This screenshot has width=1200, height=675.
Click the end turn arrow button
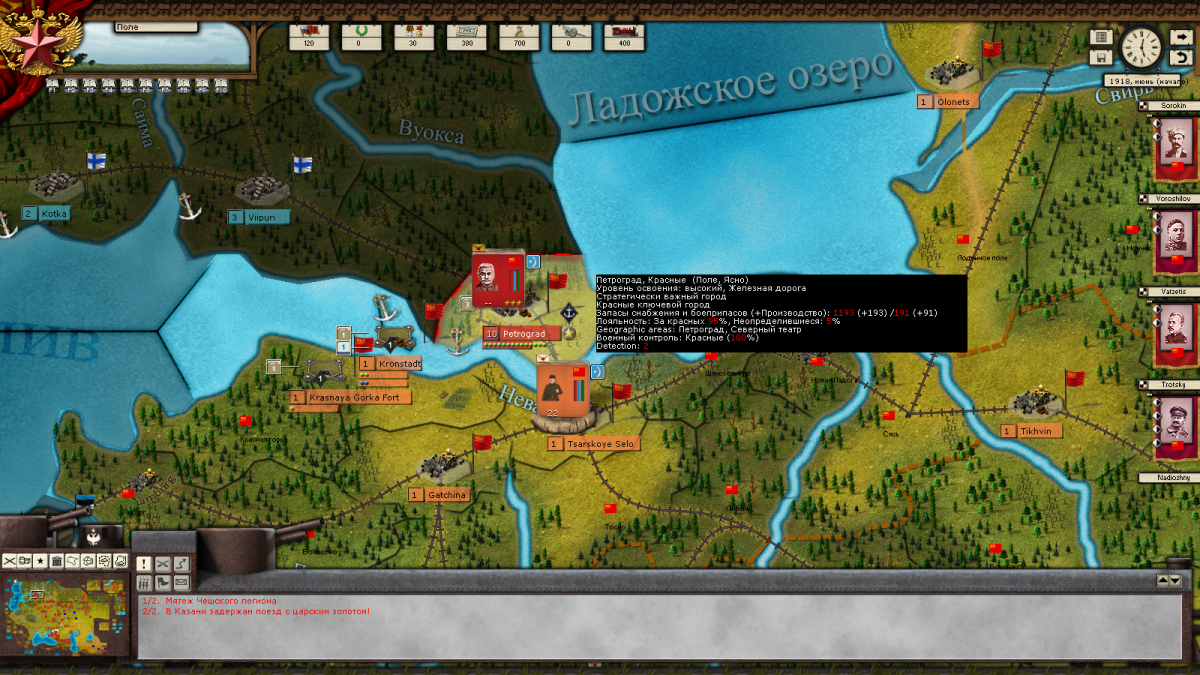tap(1181, 38)
